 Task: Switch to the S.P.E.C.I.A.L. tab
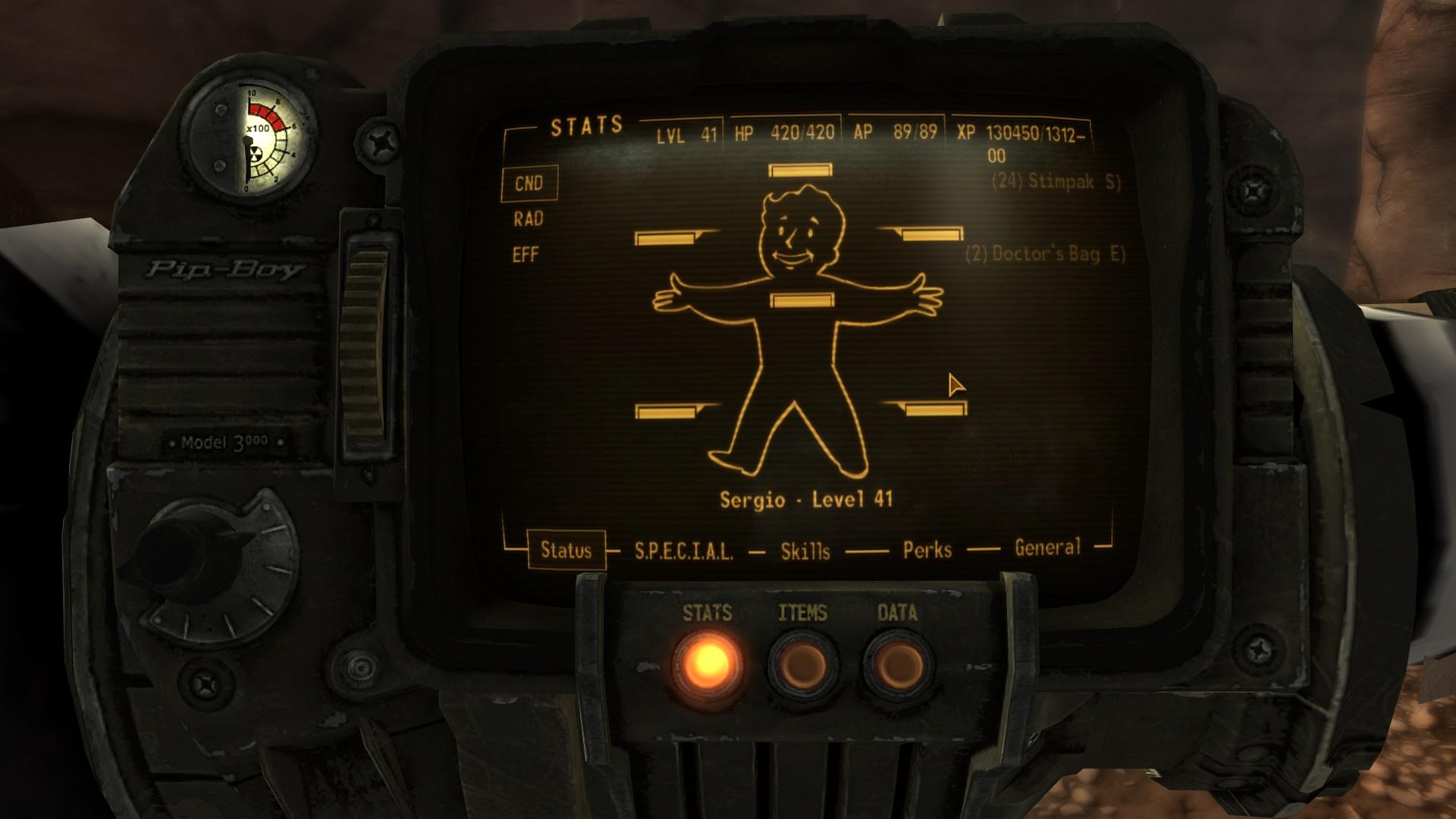683,551
